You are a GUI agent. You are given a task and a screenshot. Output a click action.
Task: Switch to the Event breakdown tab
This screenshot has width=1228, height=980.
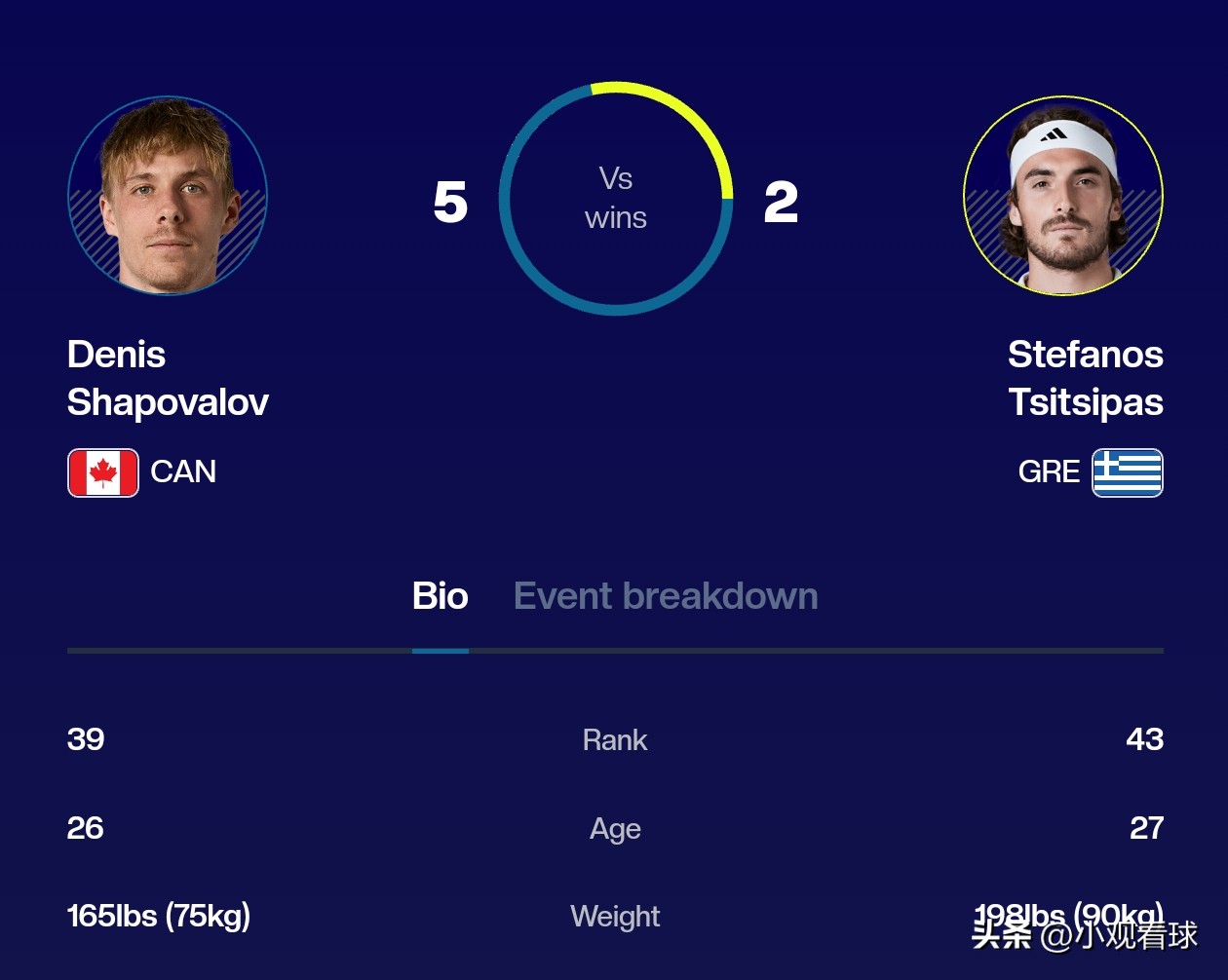point(665,596)
